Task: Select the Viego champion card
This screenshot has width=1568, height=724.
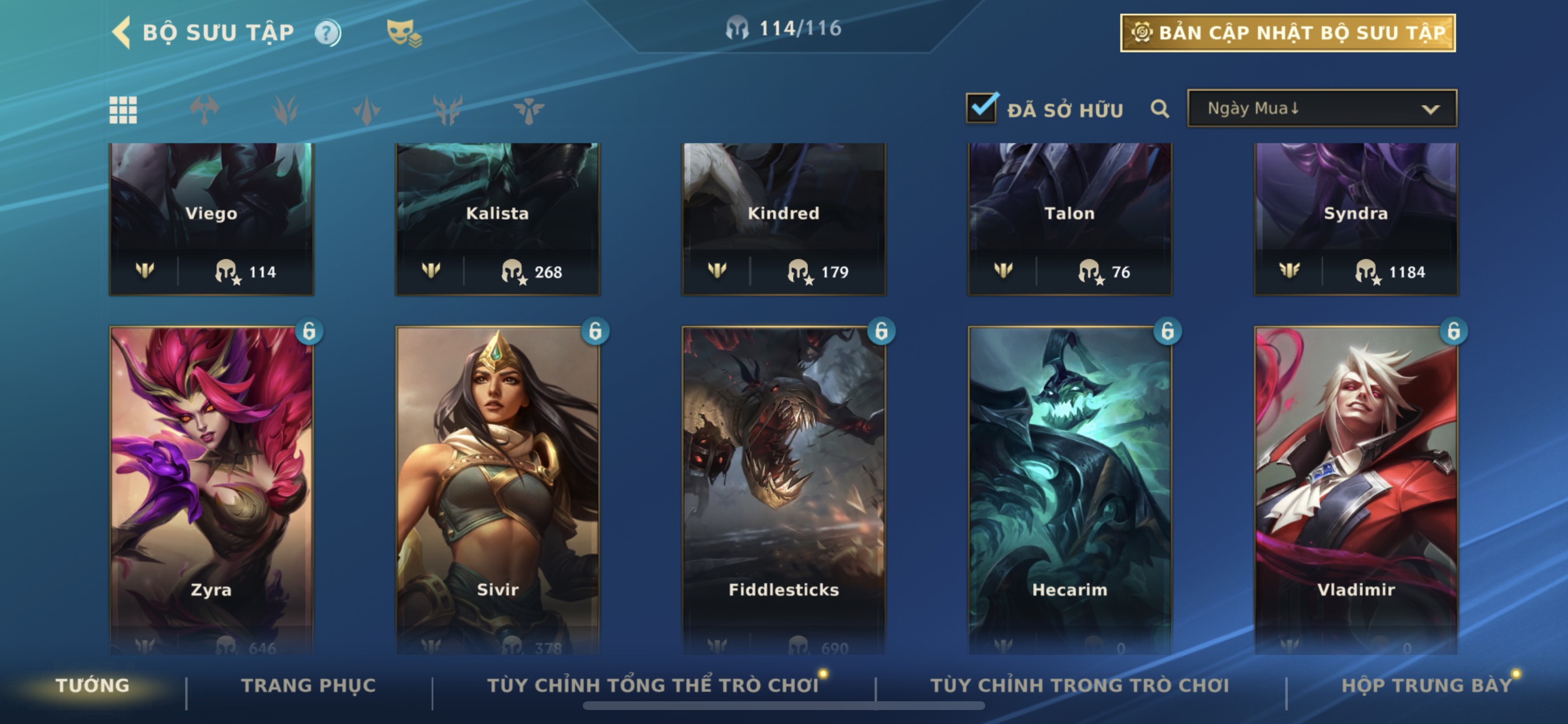Action: click(x=211, y=219)
